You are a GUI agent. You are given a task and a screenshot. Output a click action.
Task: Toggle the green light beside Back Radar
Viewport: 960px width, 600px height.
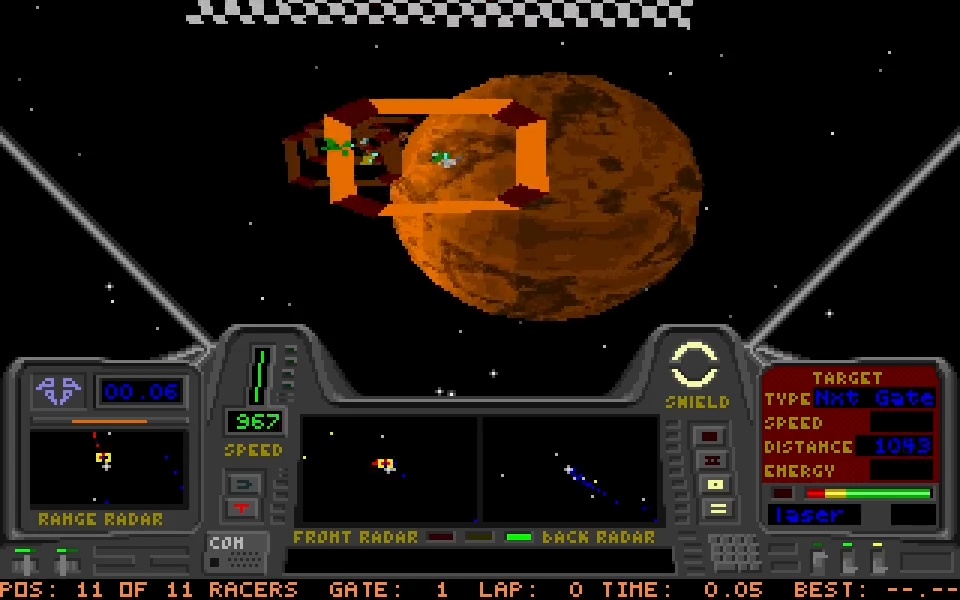point(519,537)
